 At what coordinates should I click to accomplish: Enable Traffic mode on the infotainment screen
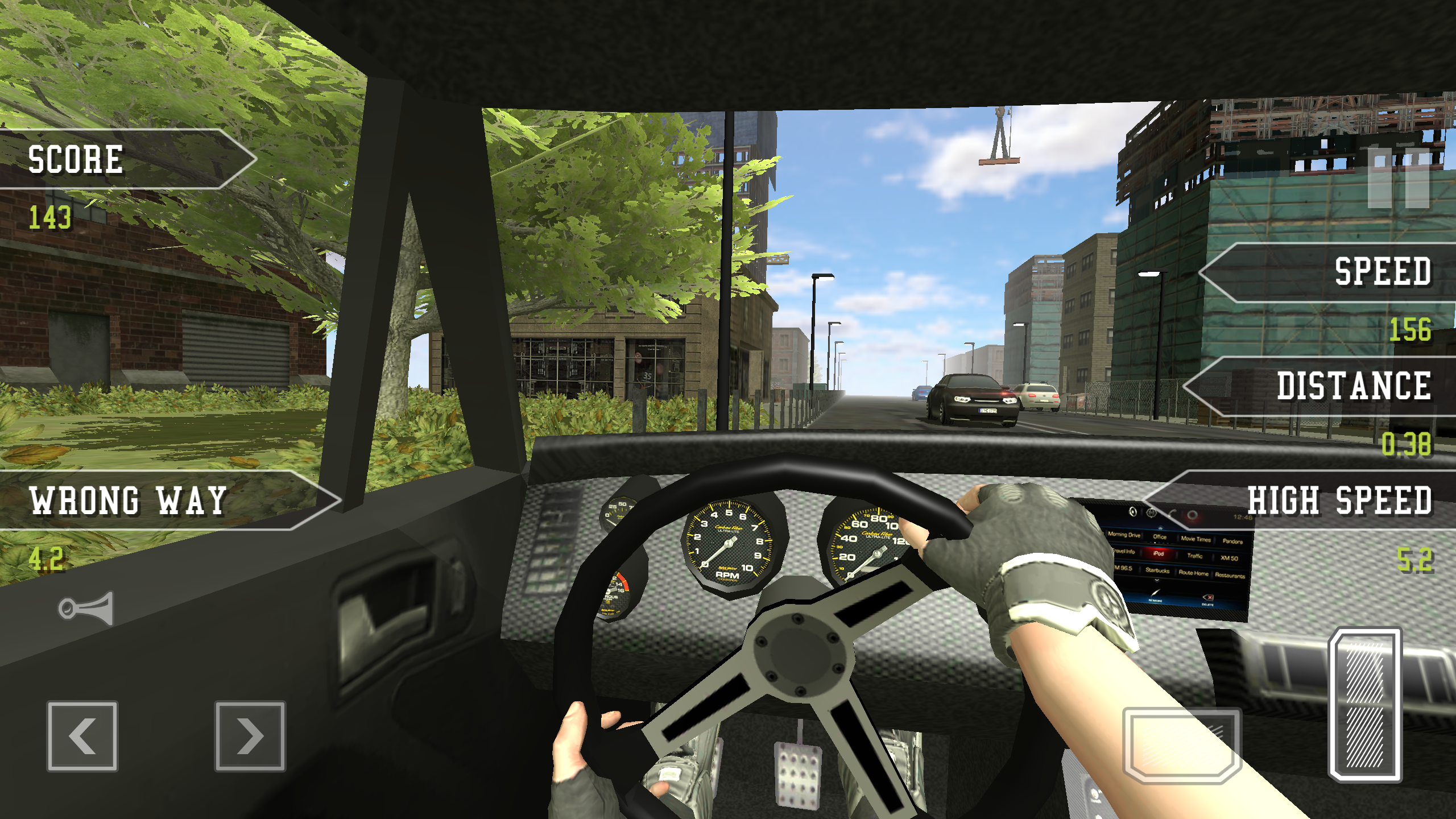(1195, 556)
